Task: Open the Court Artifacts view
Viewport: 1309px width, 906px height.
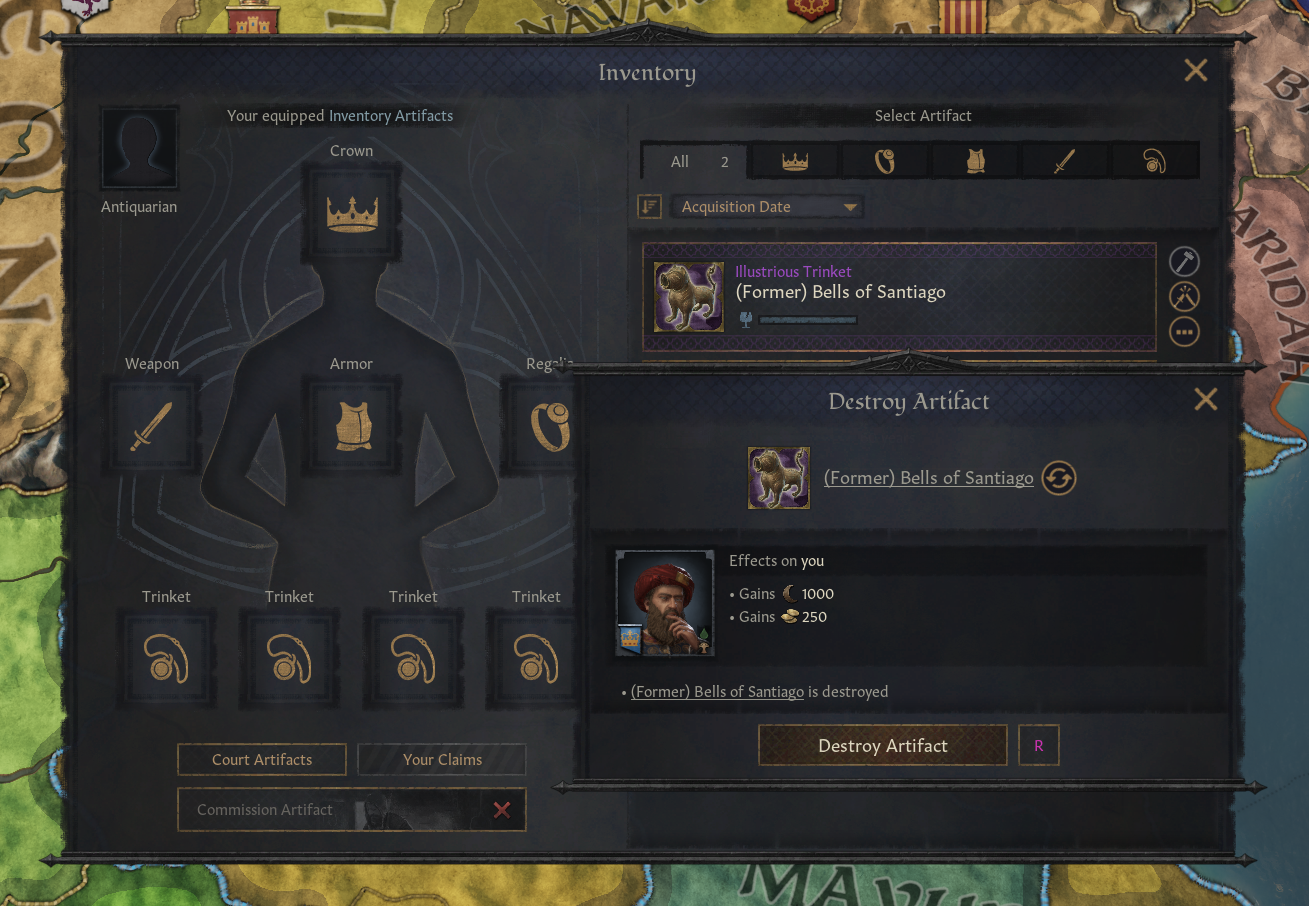Action: point(262,760)
